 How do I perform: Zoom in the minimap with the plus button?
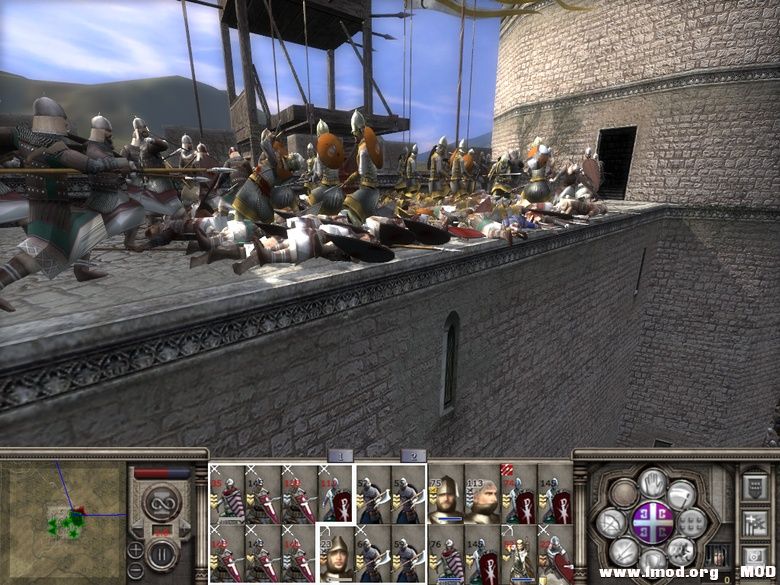[135, 549]
